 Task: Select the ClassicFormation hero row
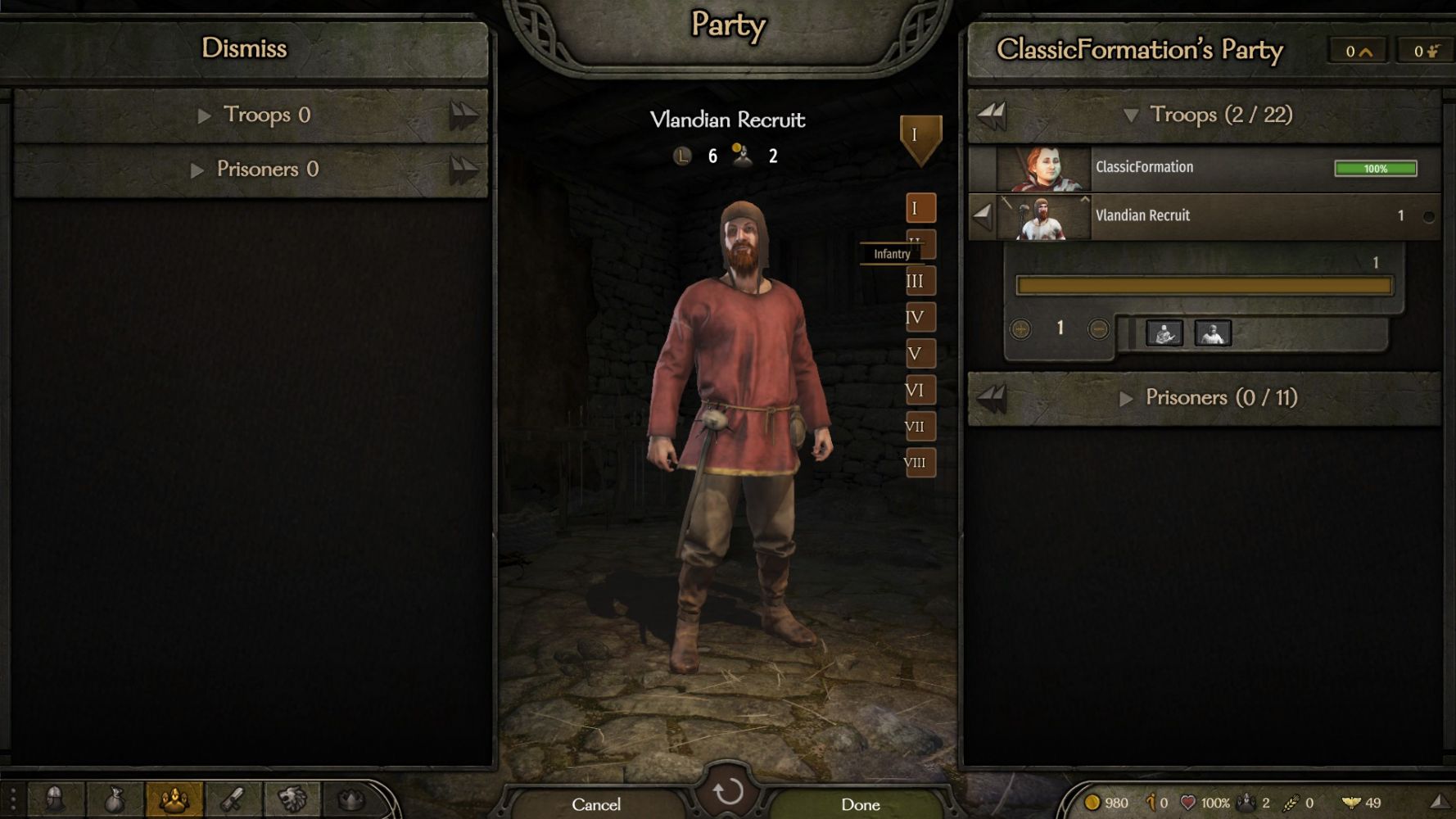tap(1204, 168)
